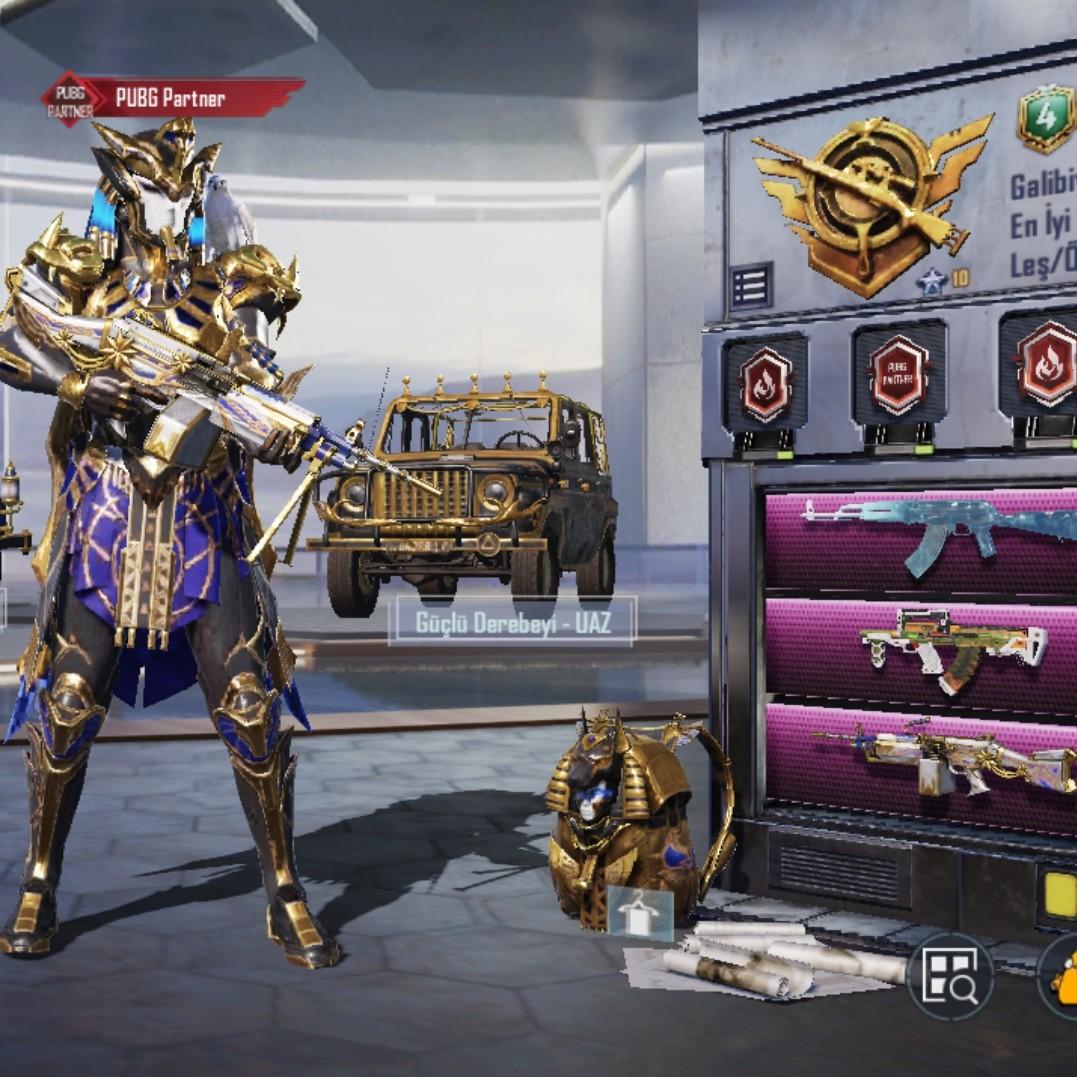Click the Güçlü Derebeyi - UAZ vehicle label

point(512,623)
